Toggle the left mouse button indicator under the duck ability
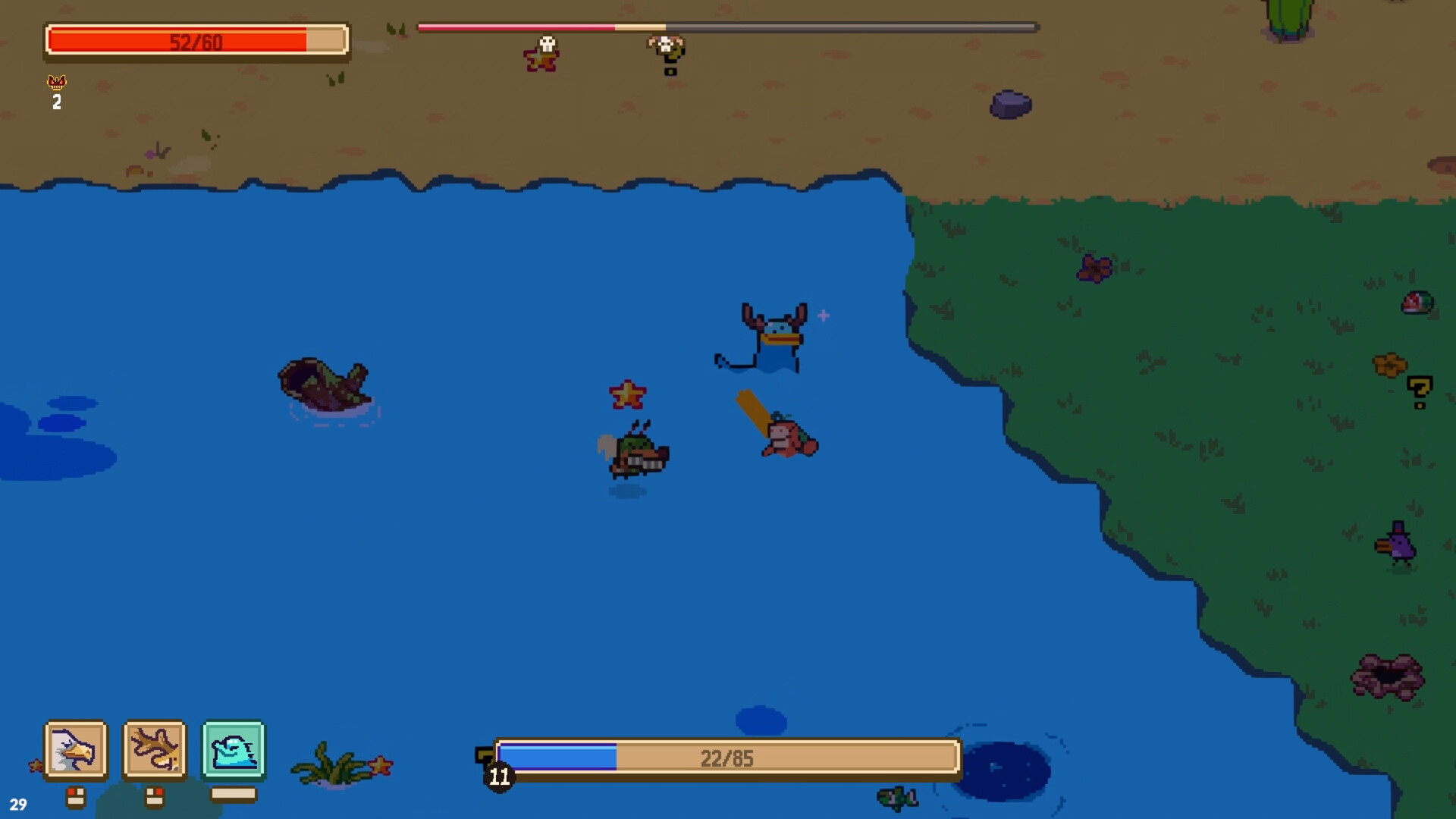Image resolution: width=1456 pixels, height=819 pixels. click(77, 795)
